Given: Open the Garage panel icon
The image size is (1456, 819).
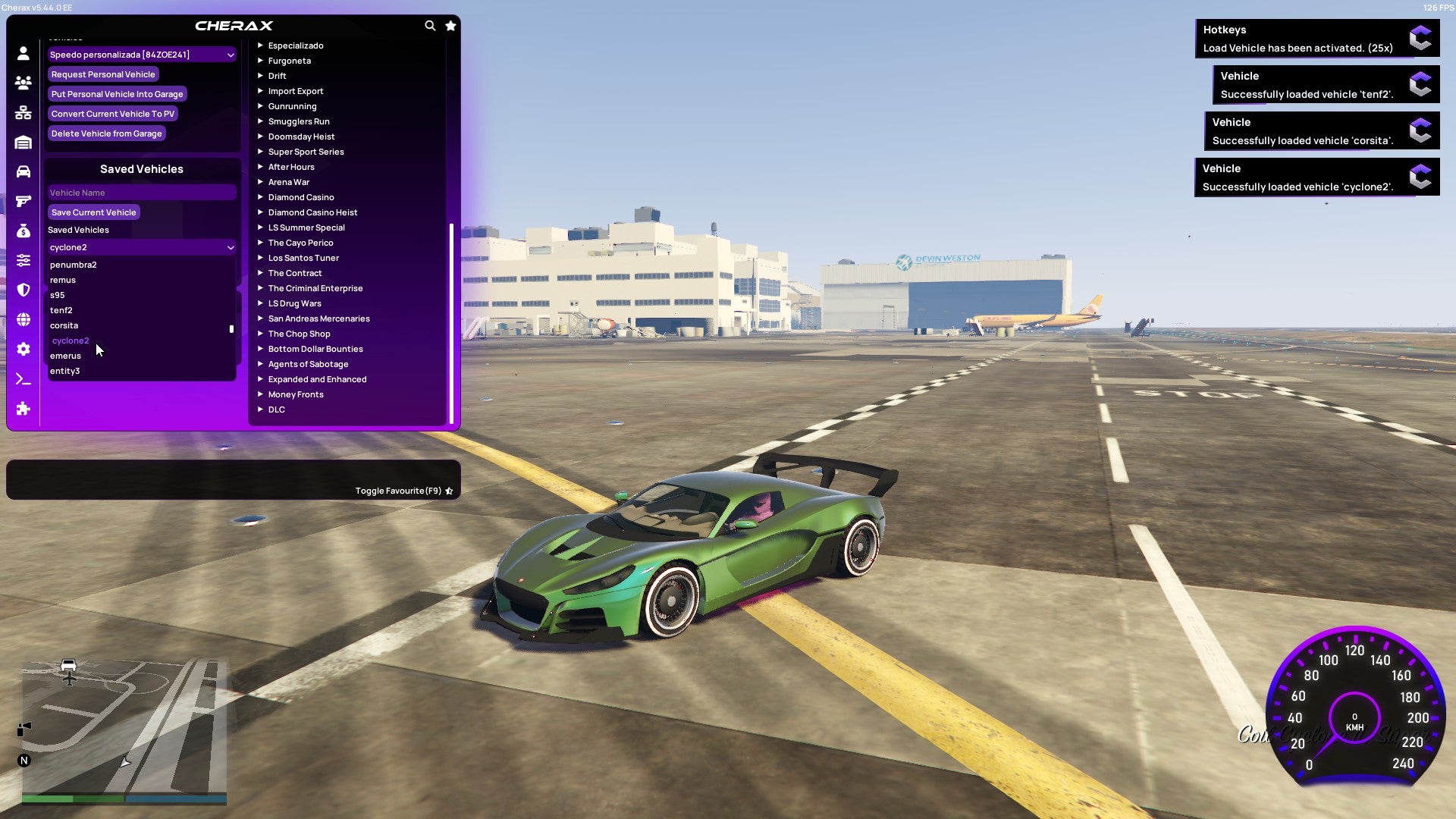Looking at the screenshot, I should coord(23,143).
